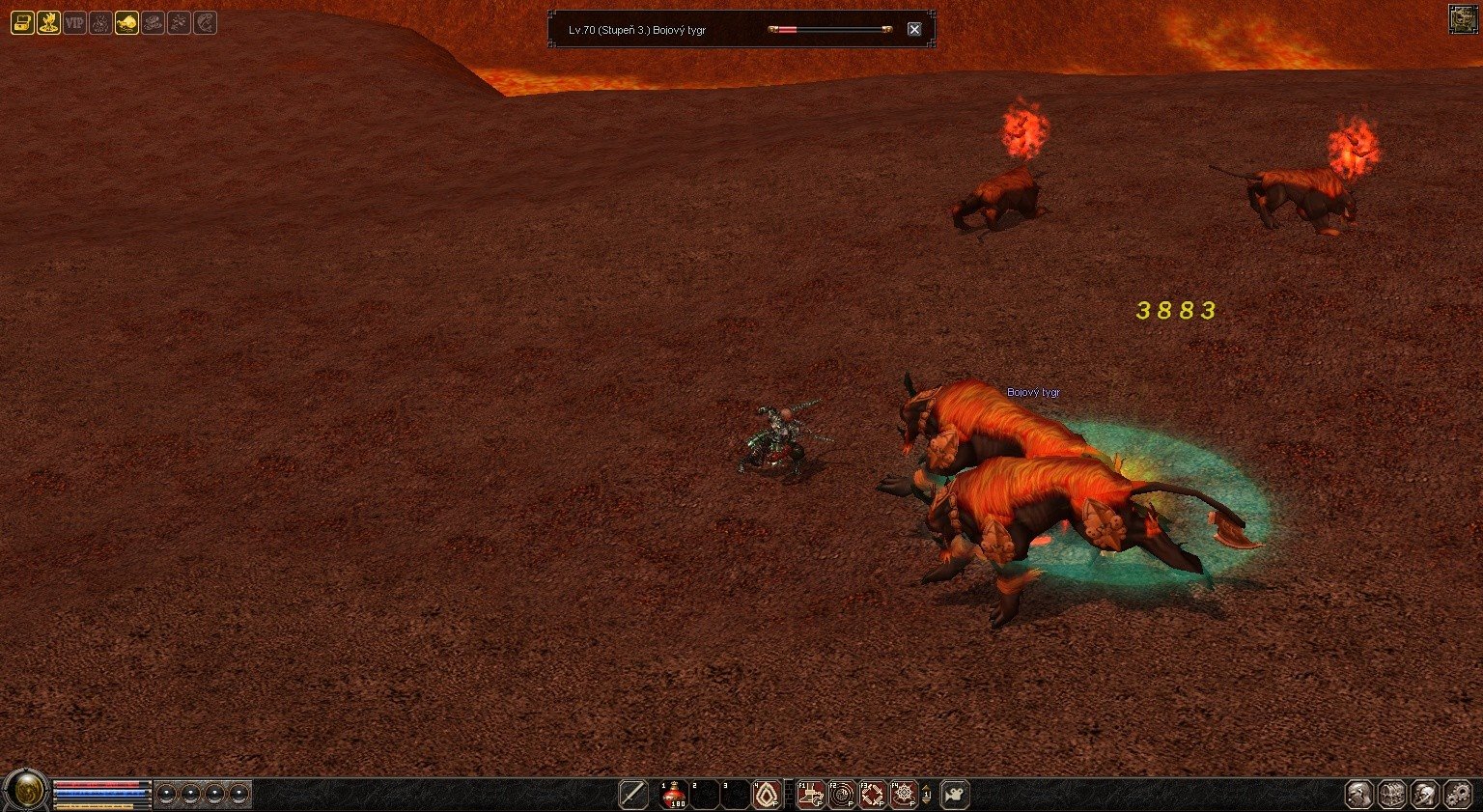The image size is (1483, 812).
Task: Open the minimap icon in the corner
Action: click(x=1463, y=19)
